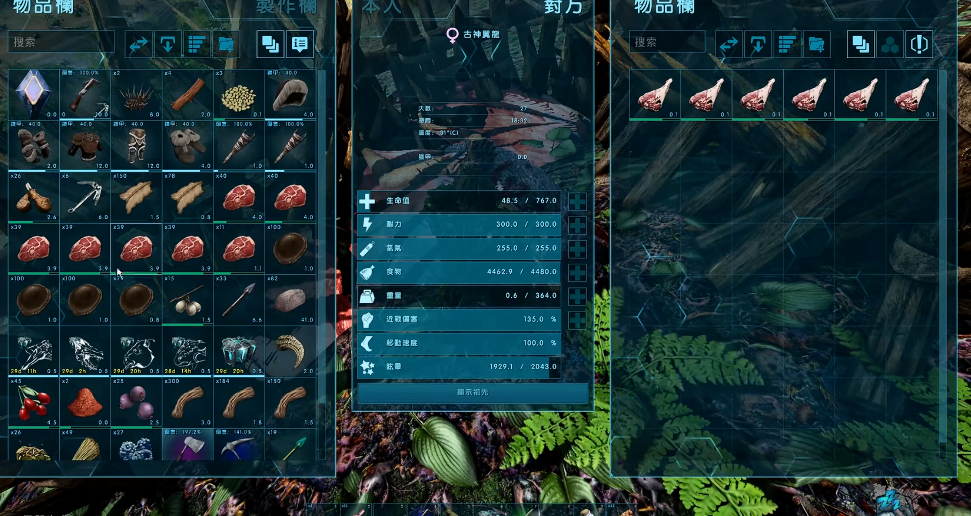Add a point to the 生命值 health stat
Image resolution: width=971 pixels, height=516 pixels.
(x=577, y=201)
